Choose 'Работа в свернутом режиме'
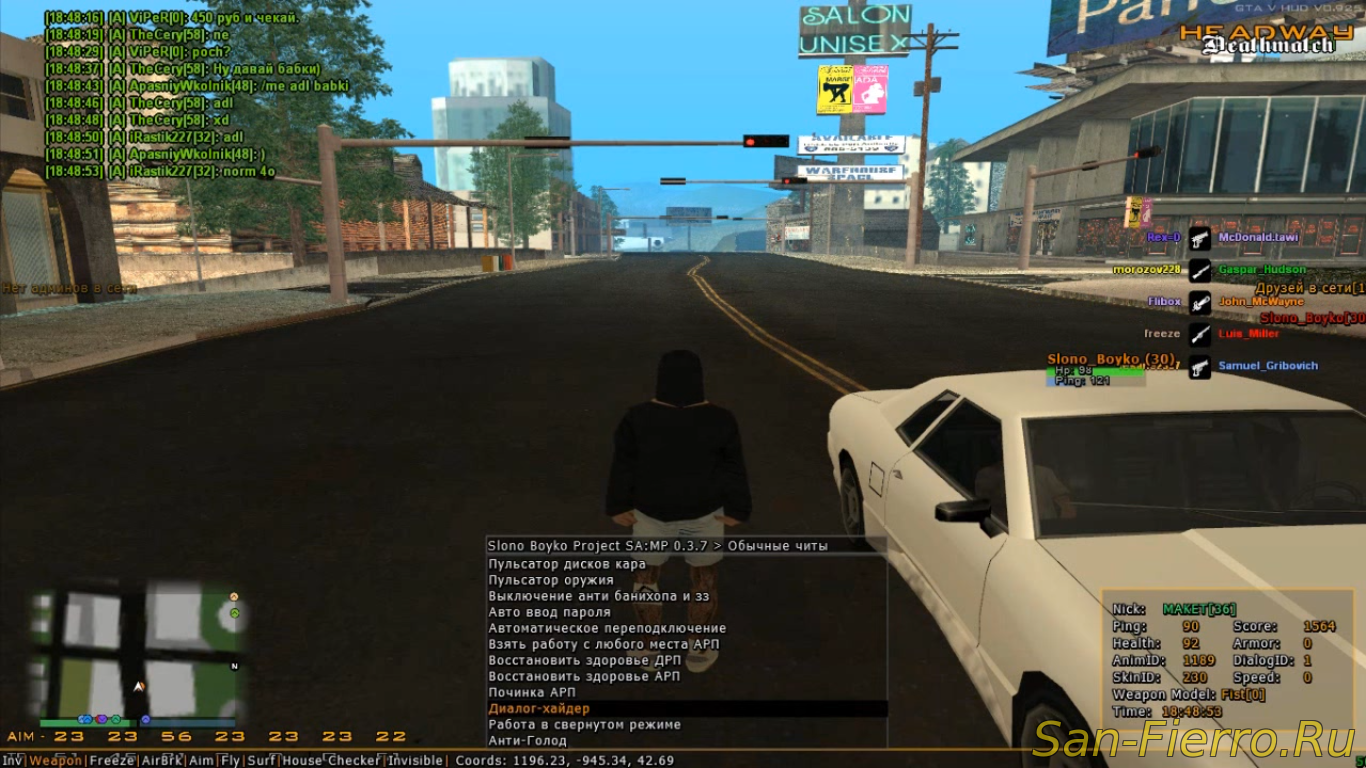Viewport: 1366px width, 768px height. click(584, 724)
